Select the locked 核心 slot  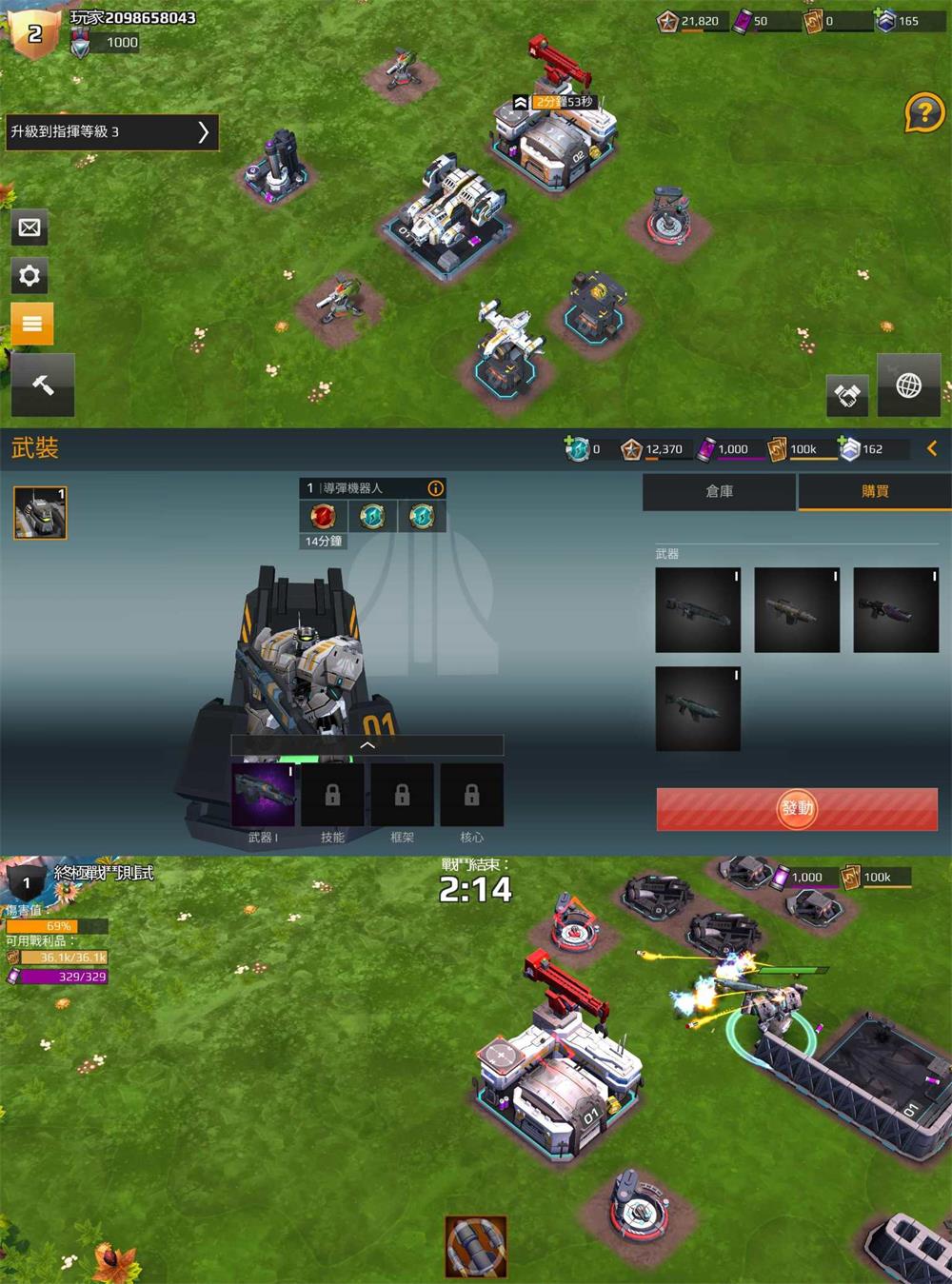471,795
